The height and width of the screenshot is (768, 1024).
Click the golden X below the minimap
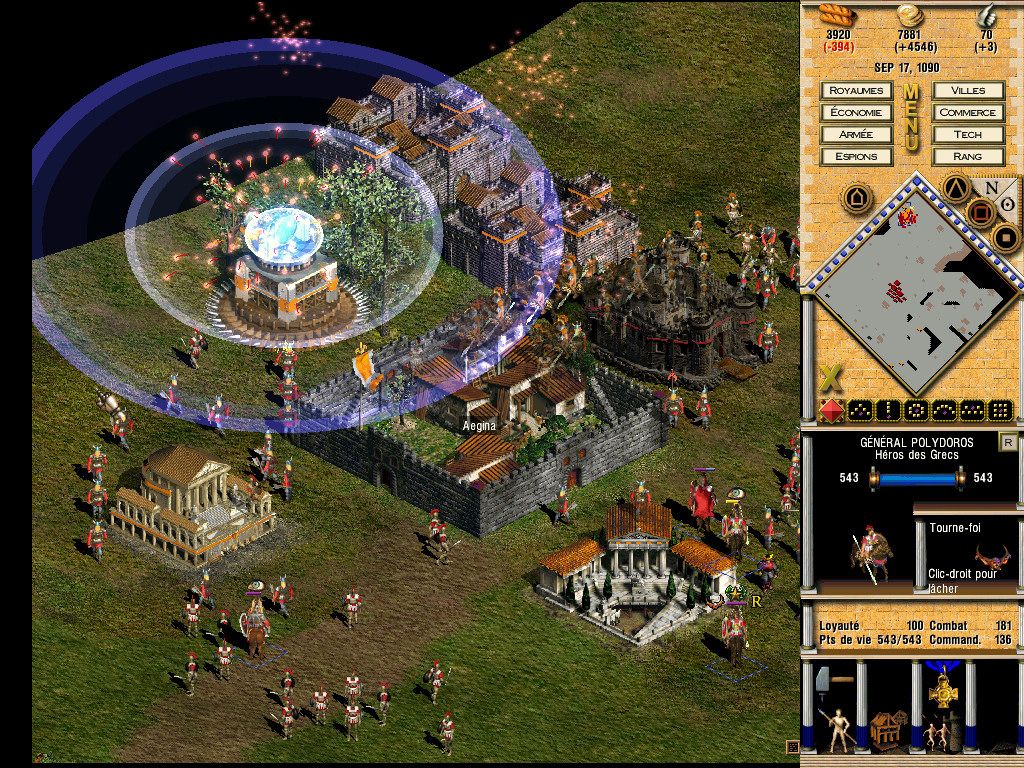829,379
